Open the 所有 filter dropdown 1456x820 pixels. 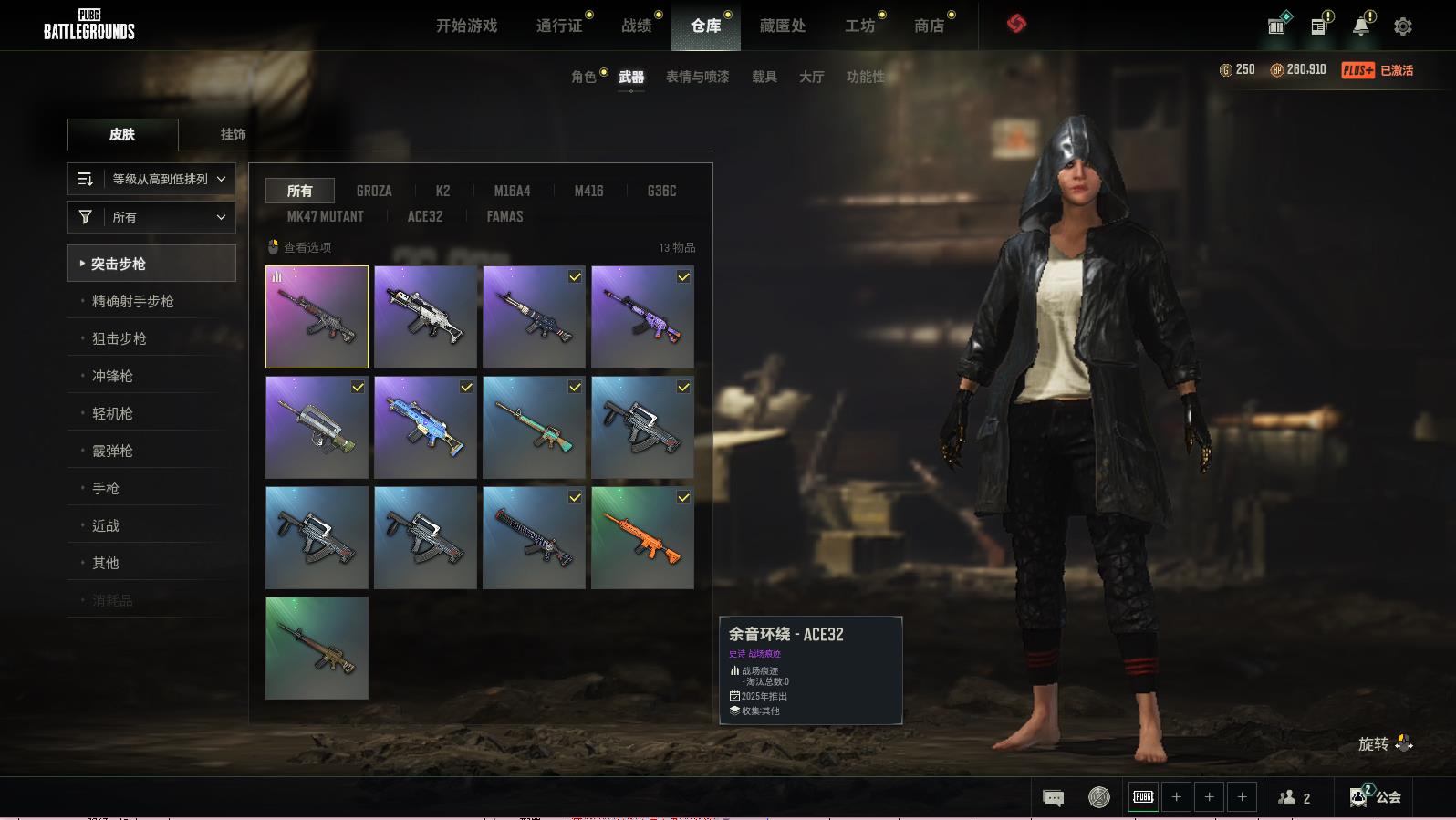(151, 217)
